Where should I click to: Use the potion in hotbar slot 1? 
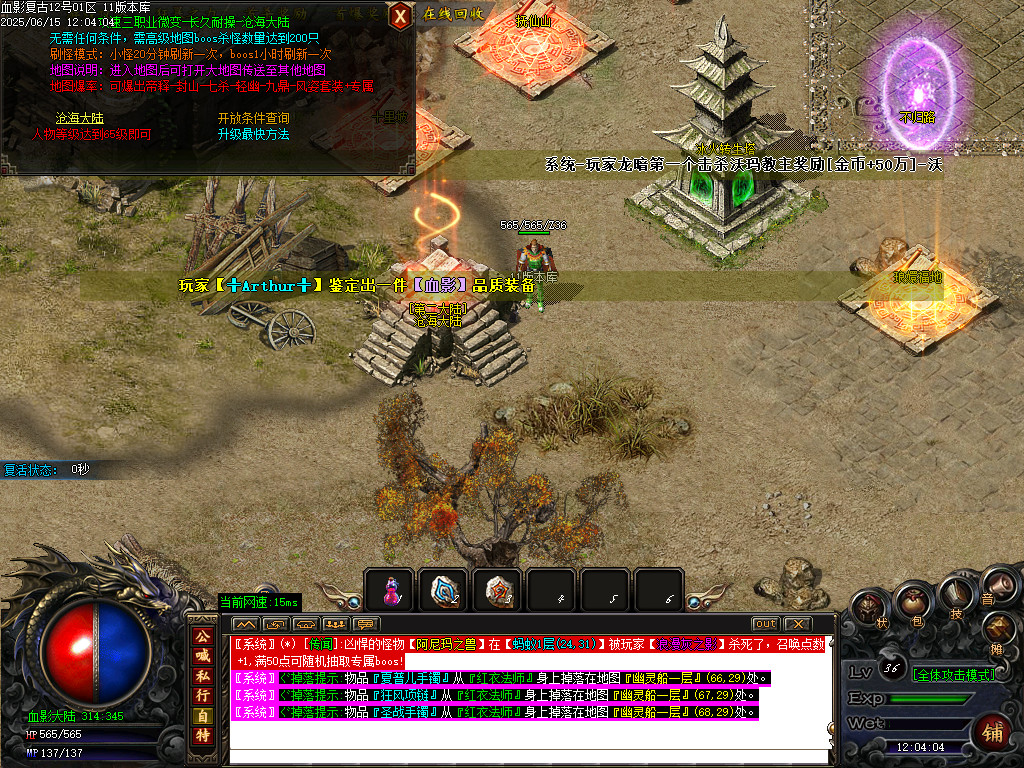point(389,591)
